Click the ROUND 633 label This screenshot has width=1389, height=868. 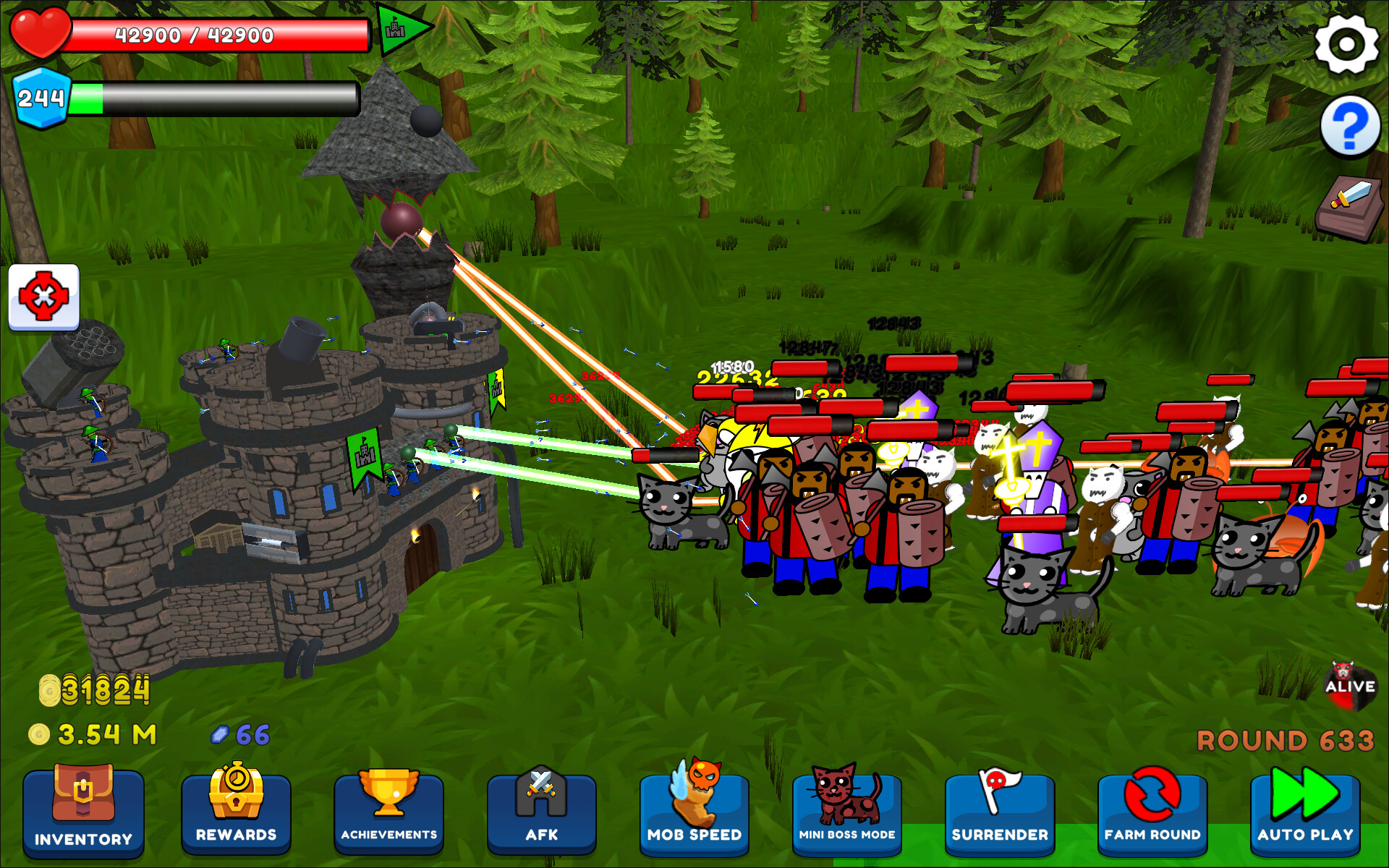tap(1286, 740)
